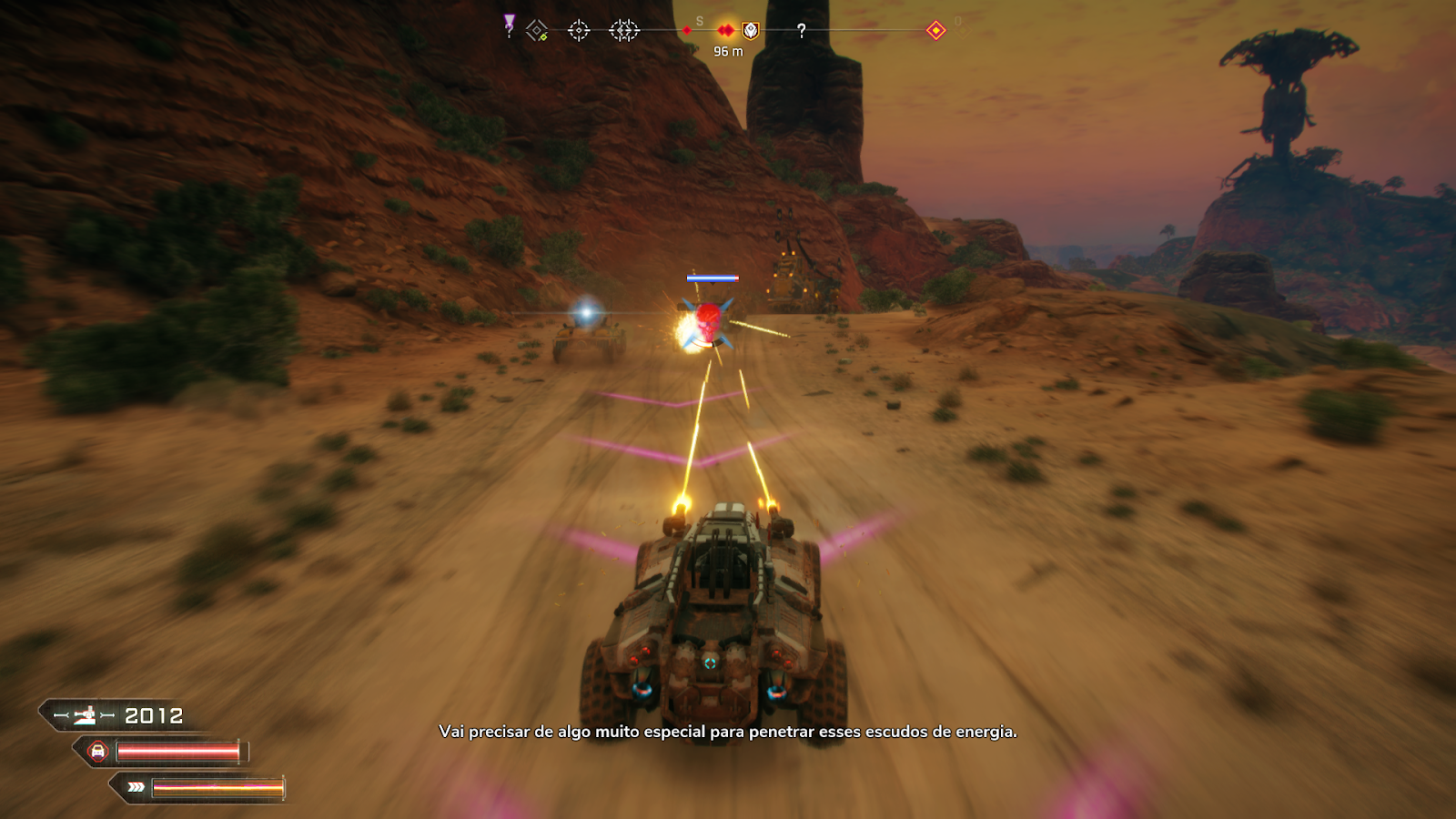Select the red octagon car health icon
The image size is (1456, 819).
click(97, 752)
